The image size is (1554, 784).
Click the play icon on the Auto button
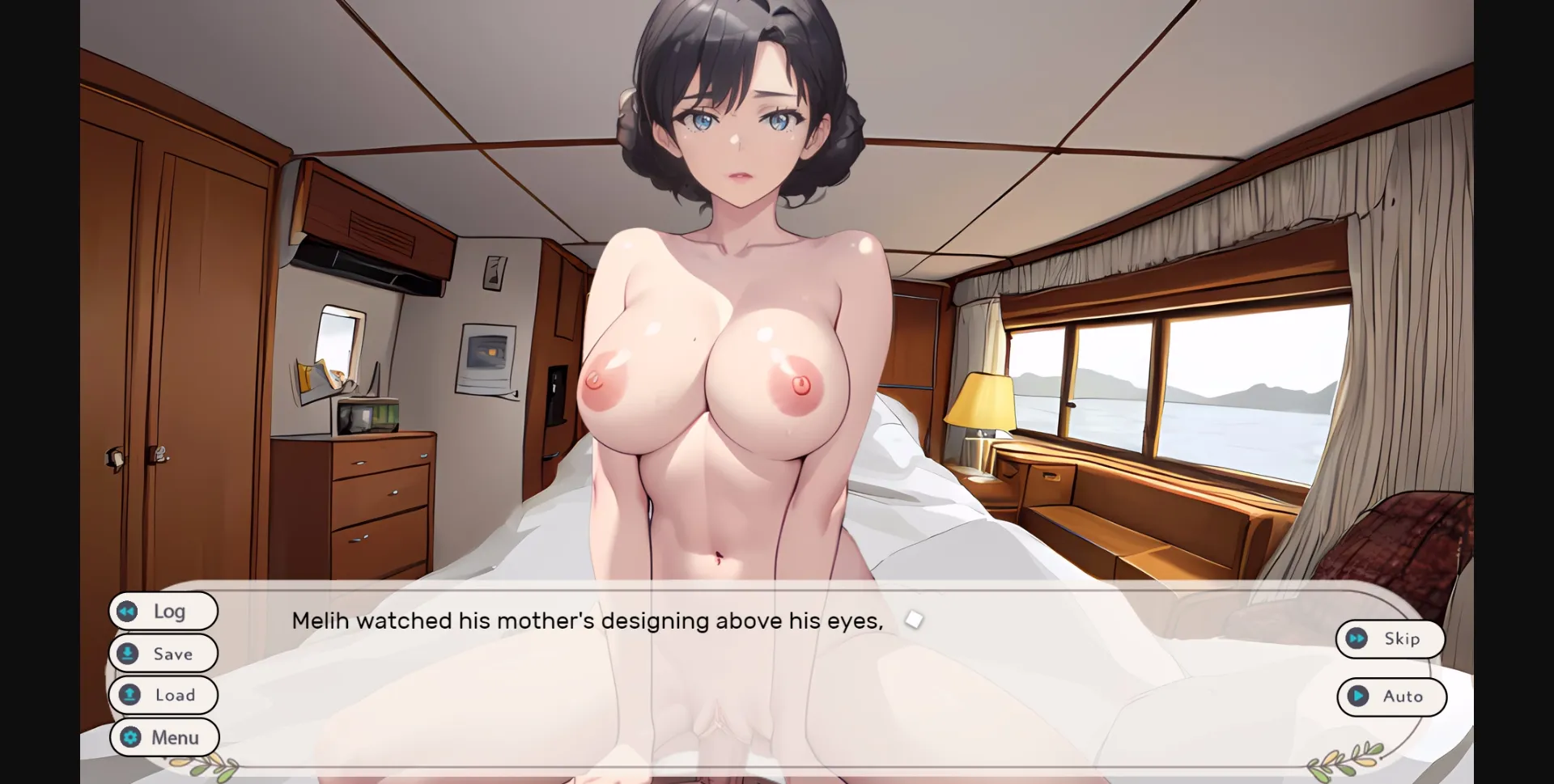point(1358,697)
